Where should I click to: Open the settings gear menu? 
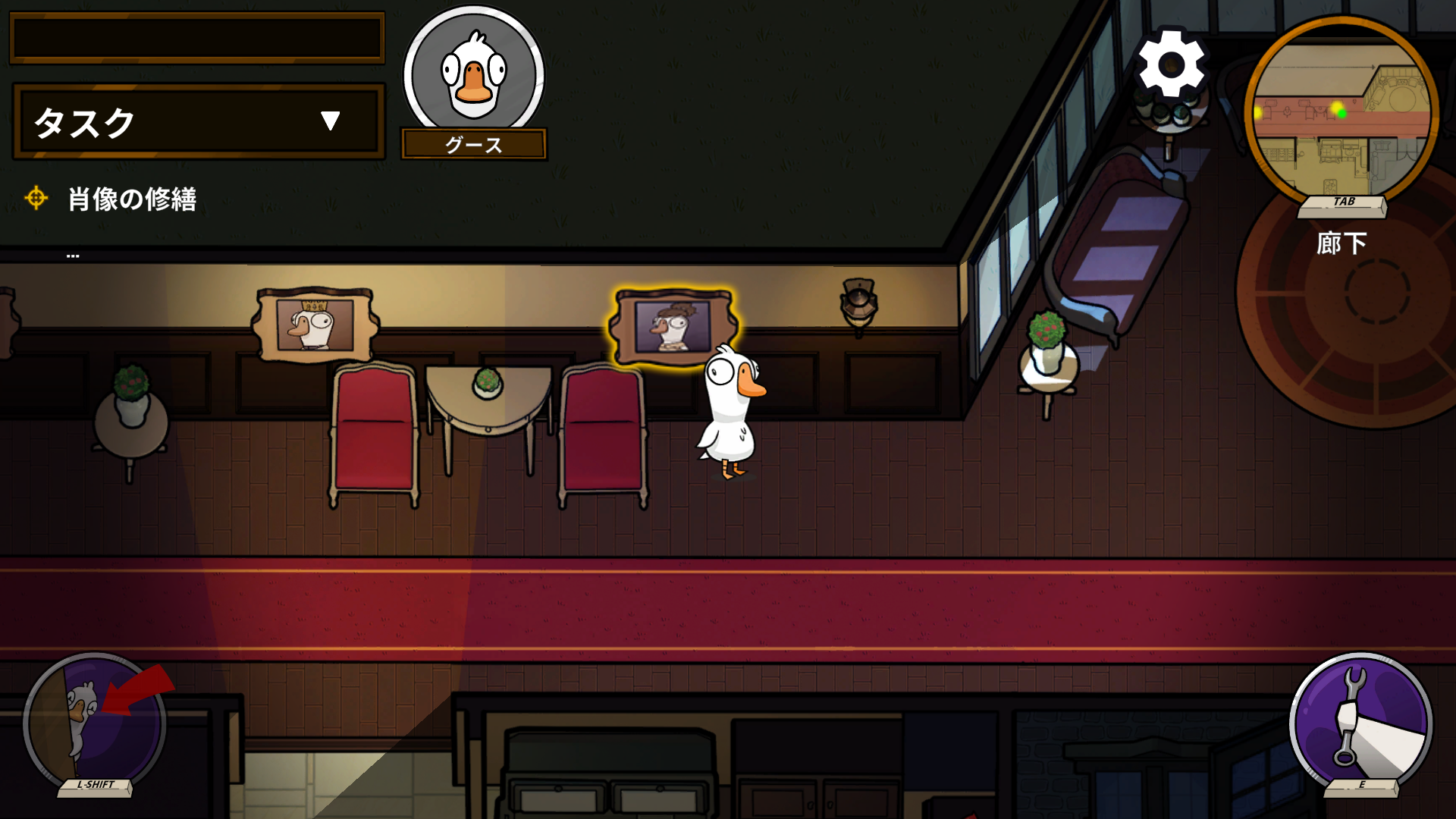click(1171, 64)
